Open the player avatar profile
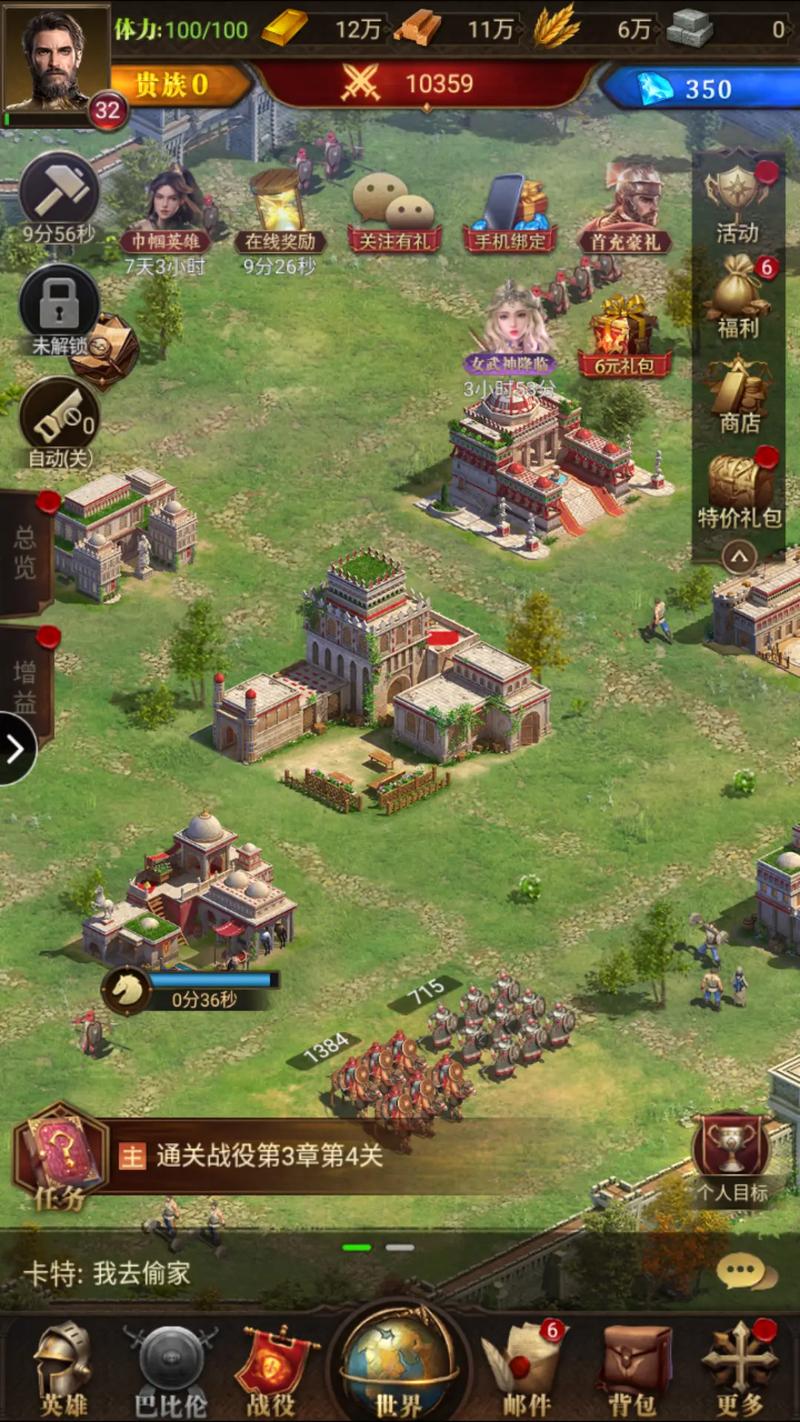 point(56,58)
